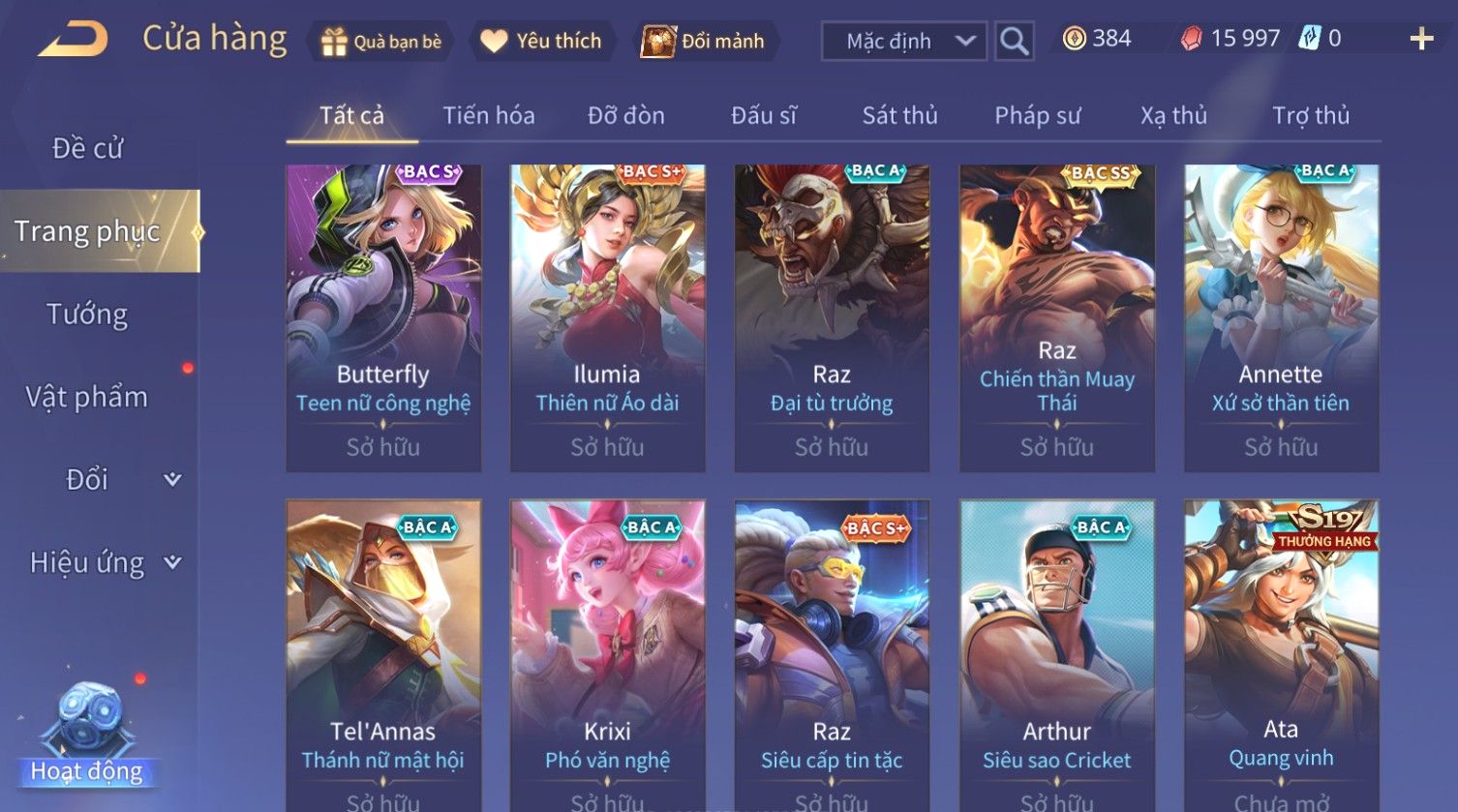Open the Tướng heroes section
This screenshot has width=1458, height=812.
87,315
